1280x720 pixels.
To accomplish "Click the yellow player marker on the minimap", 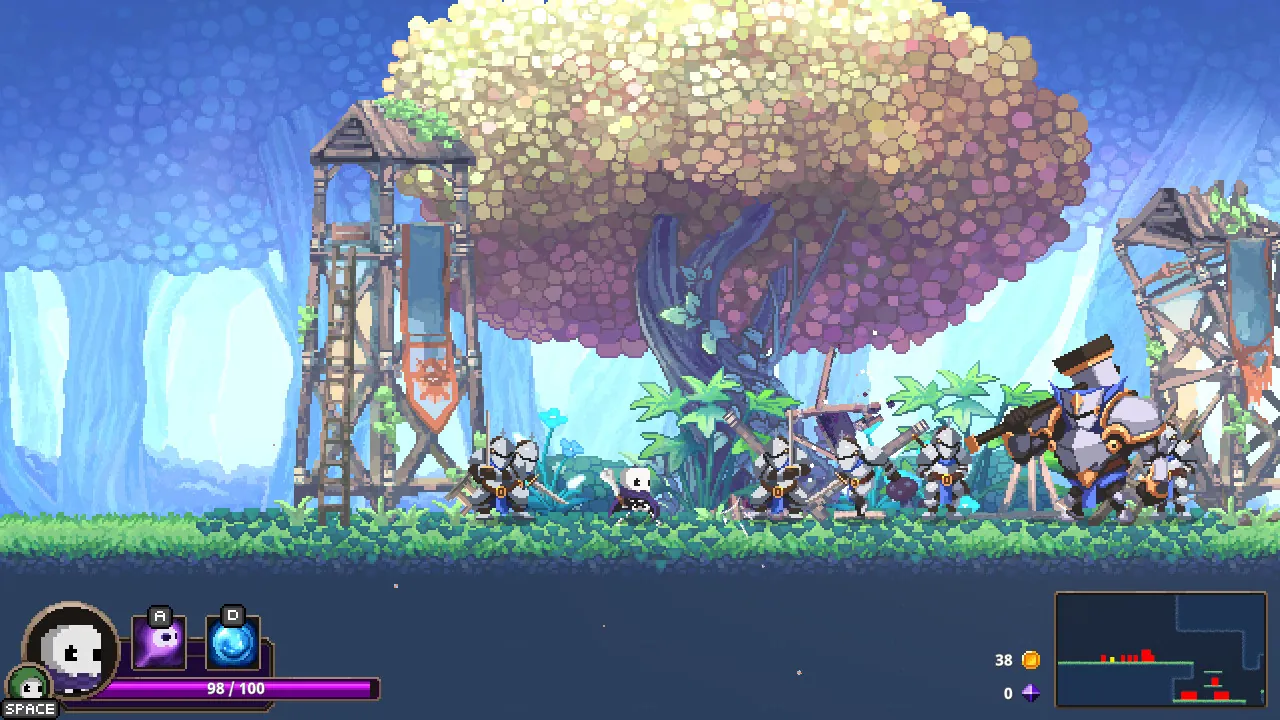I will coord(1112,658).
